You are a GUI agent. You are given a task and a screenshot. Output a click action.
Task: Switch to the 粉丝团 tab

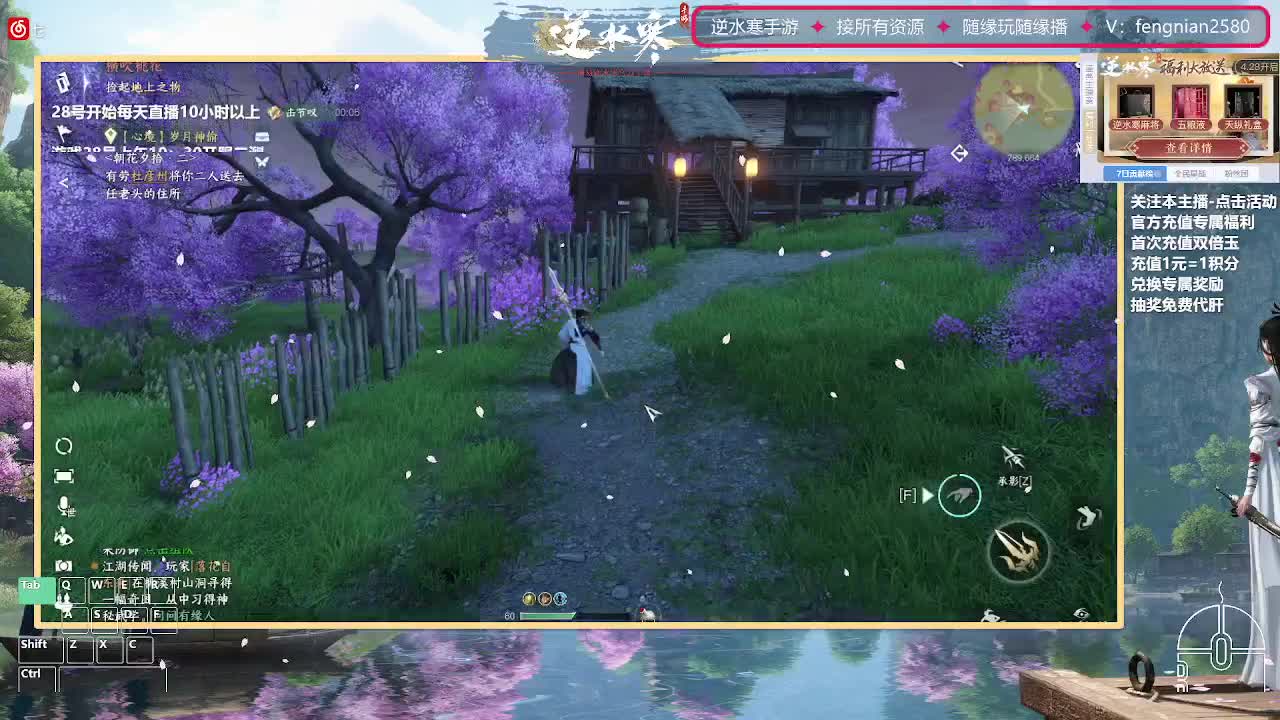pyautogui.click(x=1237, y=173)
